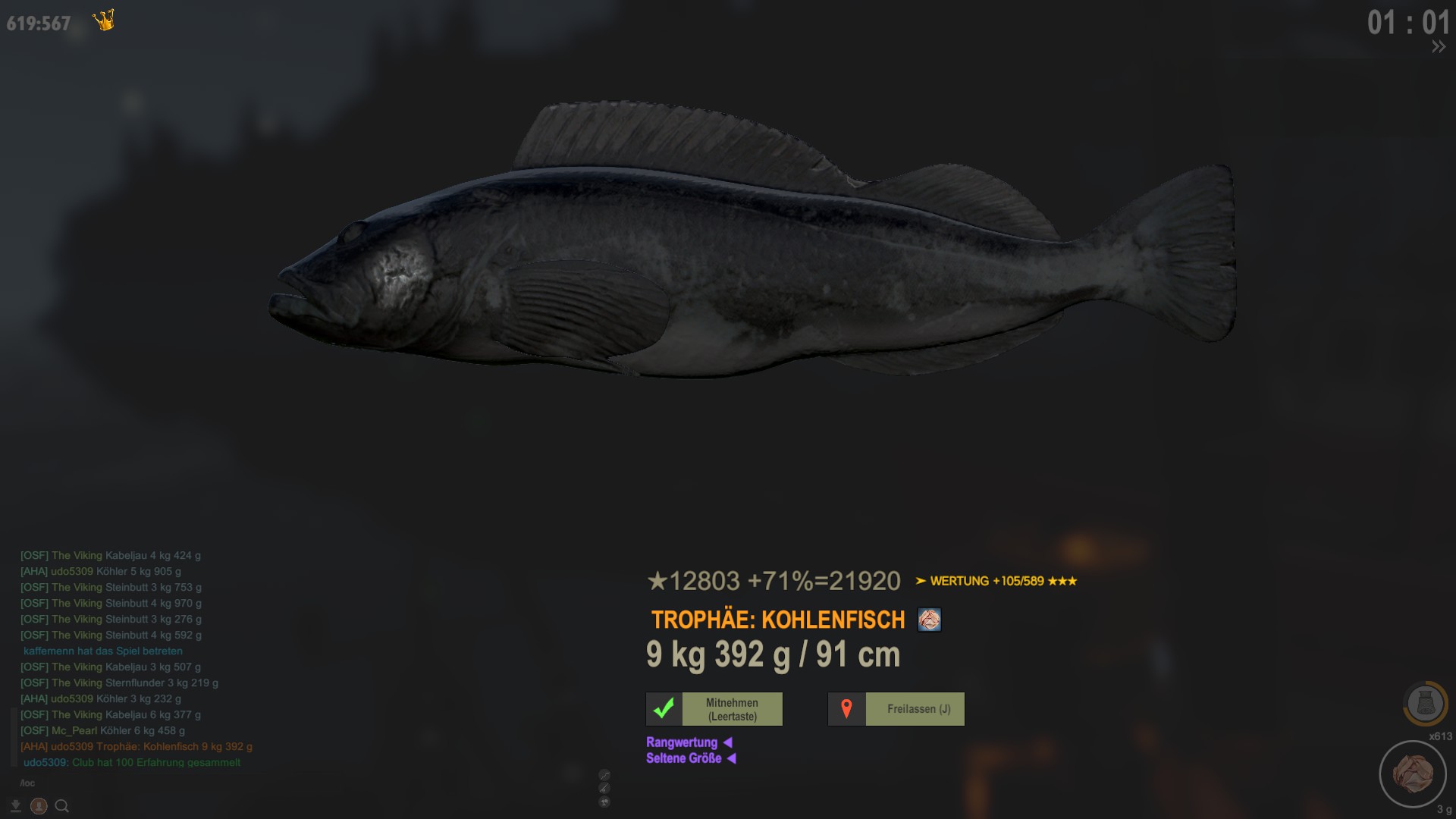Click the double-arrow fast-forward icon under the clock
The height and width of the screenshot is (819, 1456).
pos(1438,47)
